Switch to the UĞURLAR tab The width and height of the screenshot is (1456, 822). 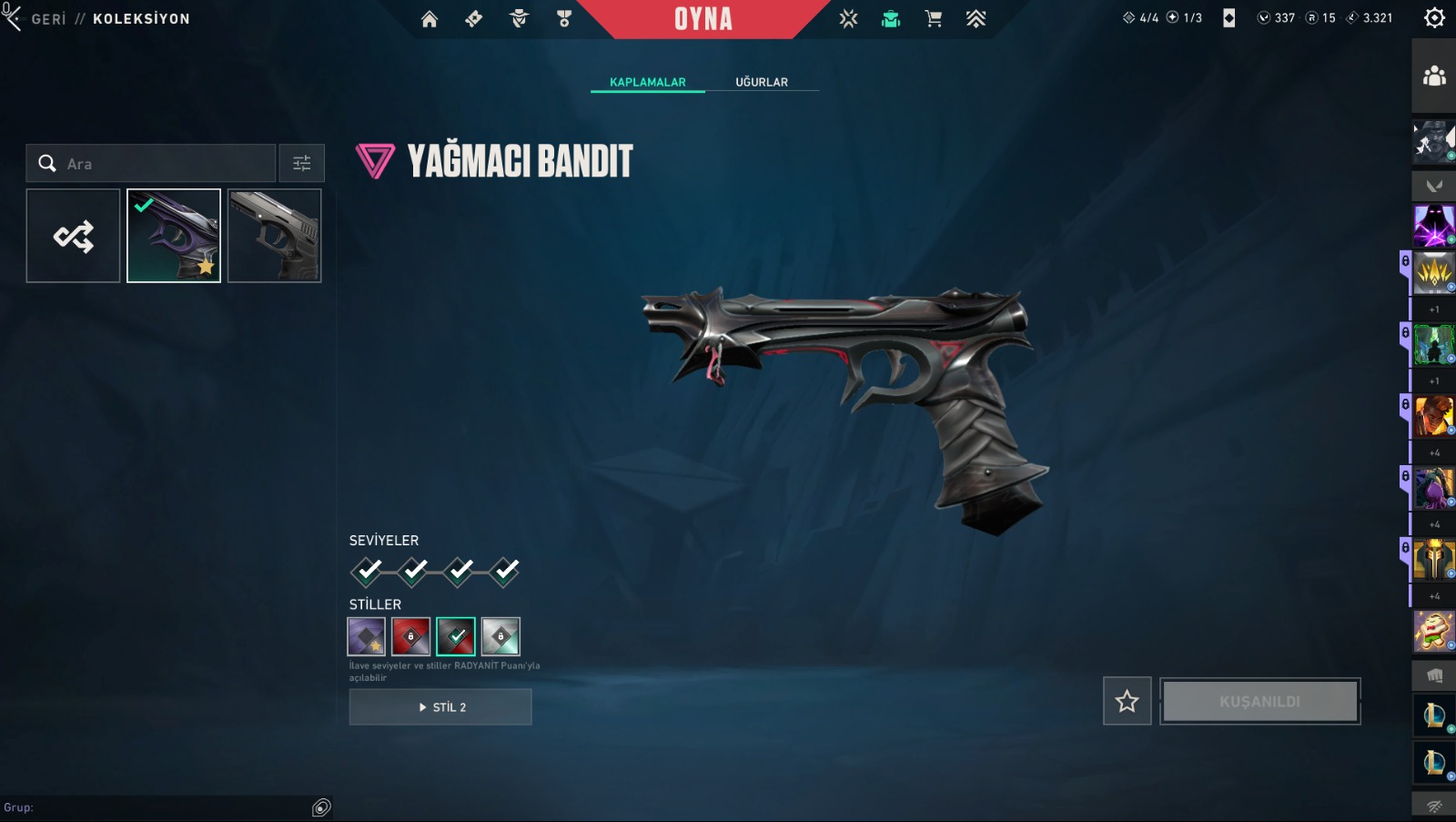tap(762, 82)
